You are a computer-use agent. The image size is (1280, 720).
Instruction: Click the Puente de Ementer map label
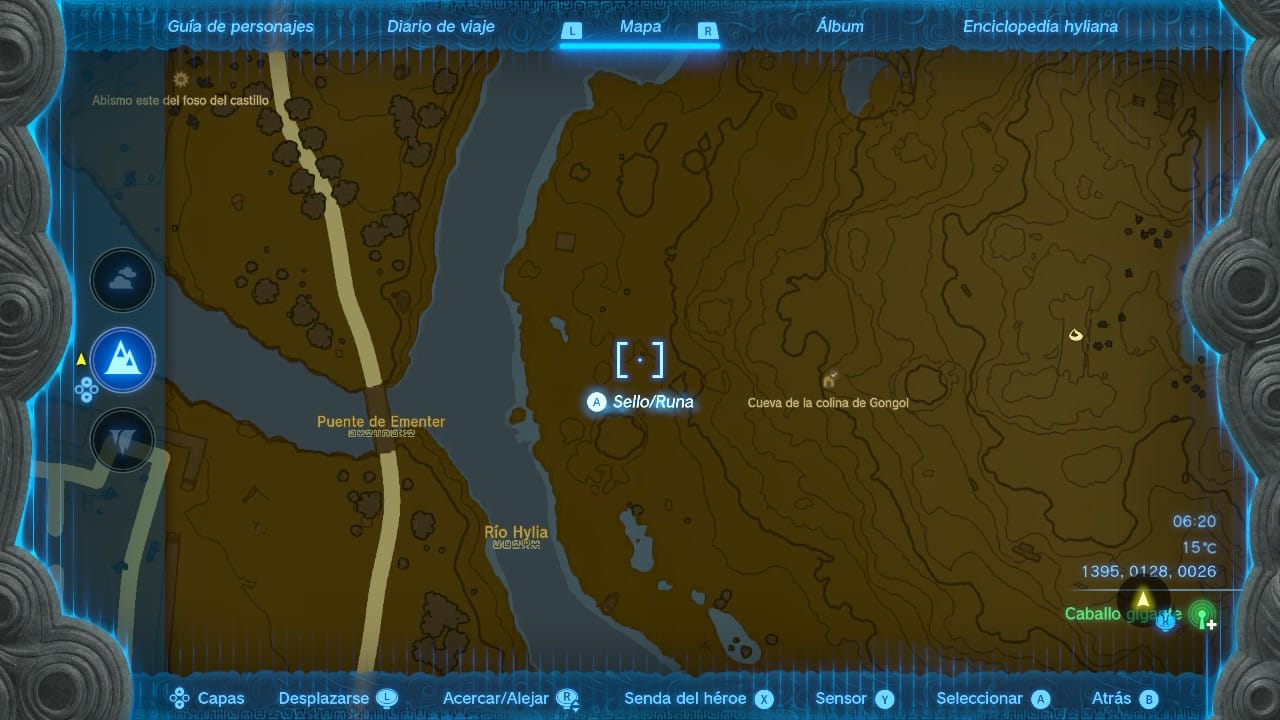[x=381, y=422]
